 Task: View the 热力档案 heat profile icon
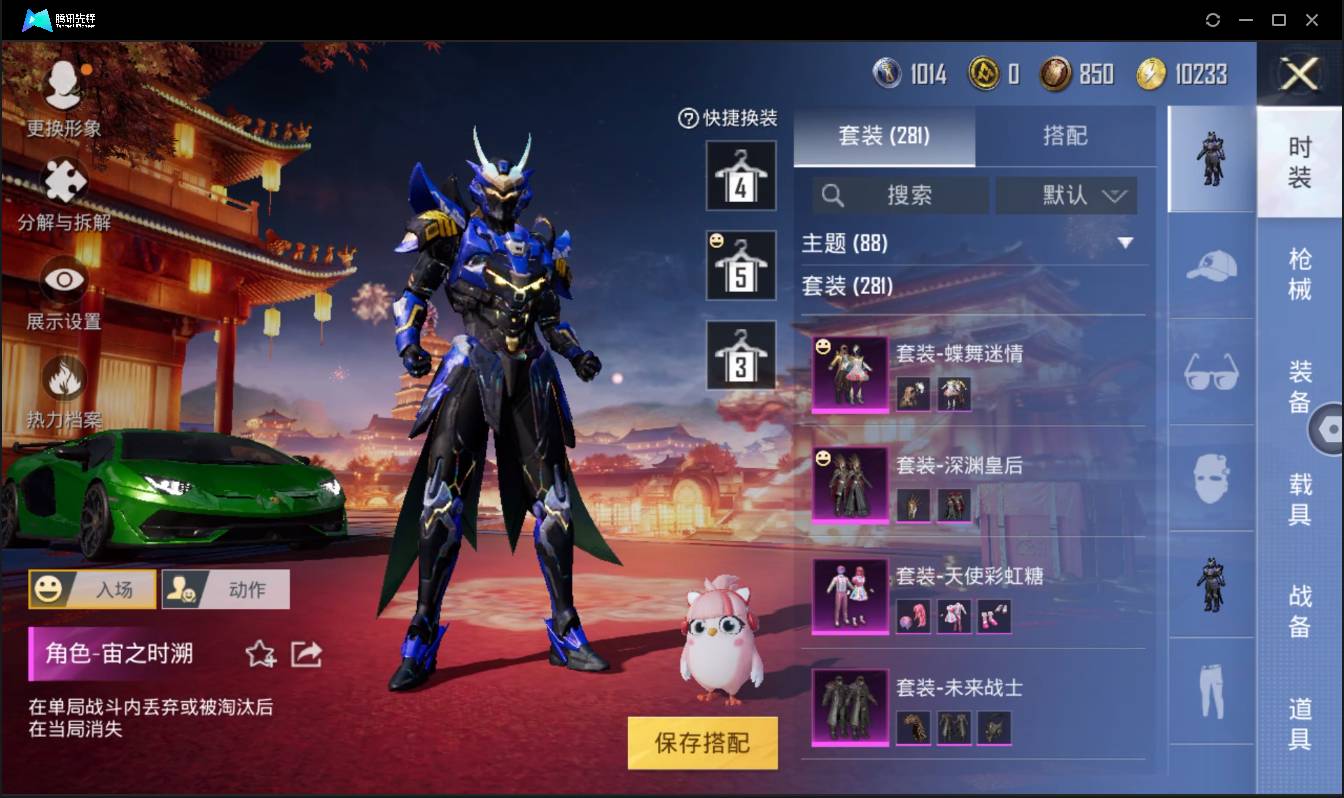click(62, 377)
